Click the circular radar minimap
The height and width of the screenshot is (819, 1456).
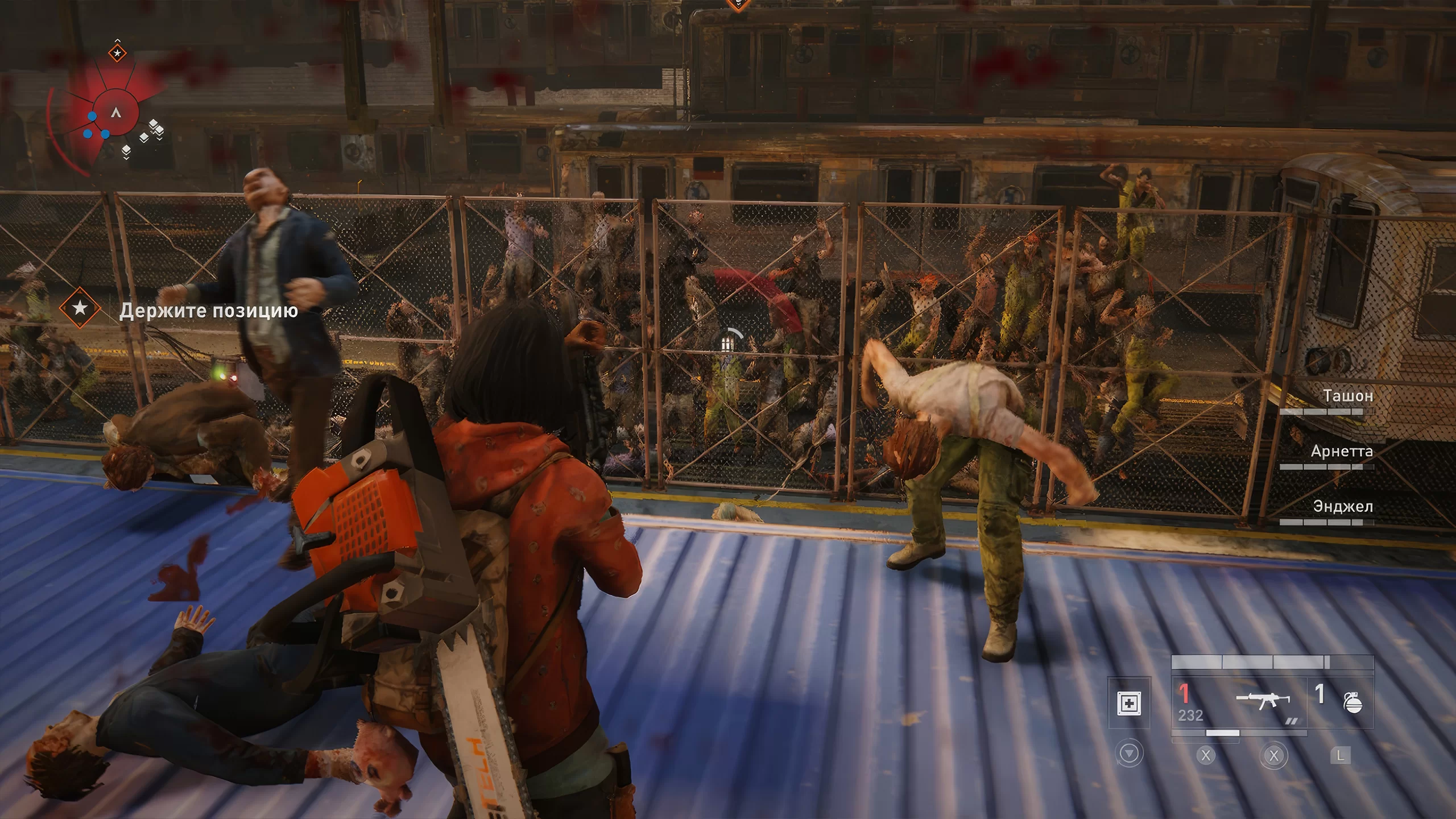coord(116,113)
